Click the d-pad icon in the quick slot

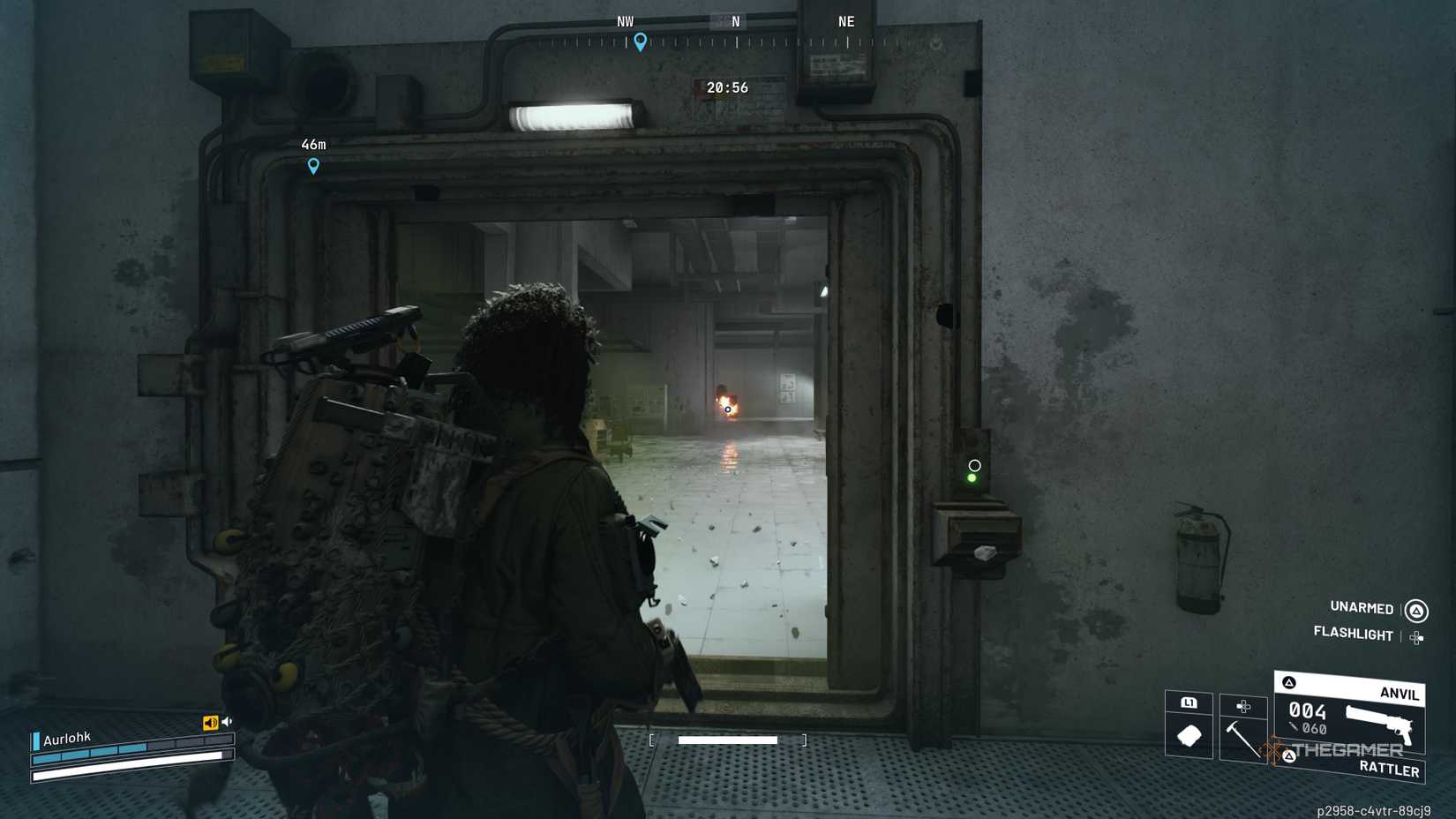click(x=1244, y=706)
